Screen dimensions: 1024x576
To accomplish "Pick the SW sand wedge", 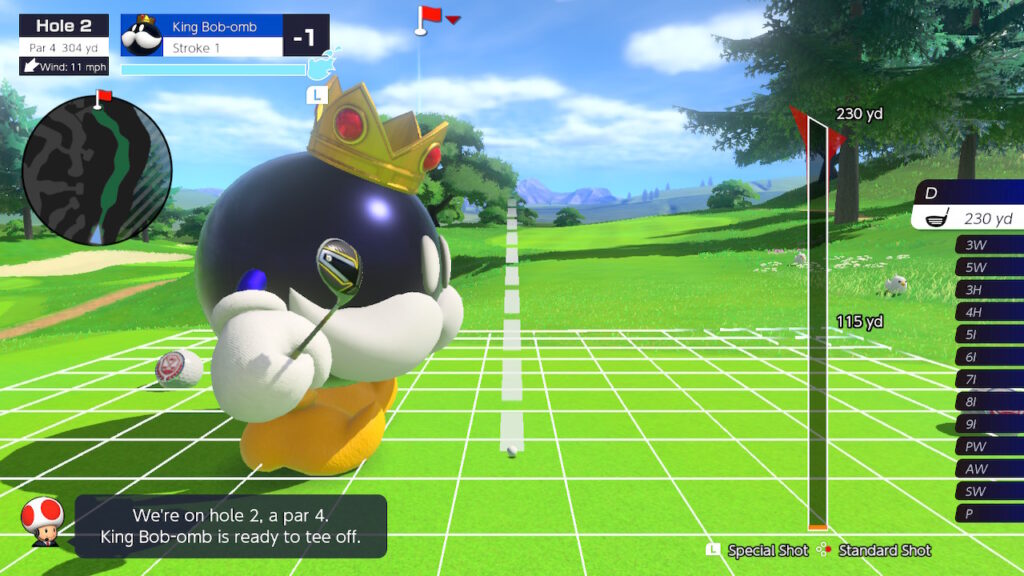I will [x=988, y=491].
